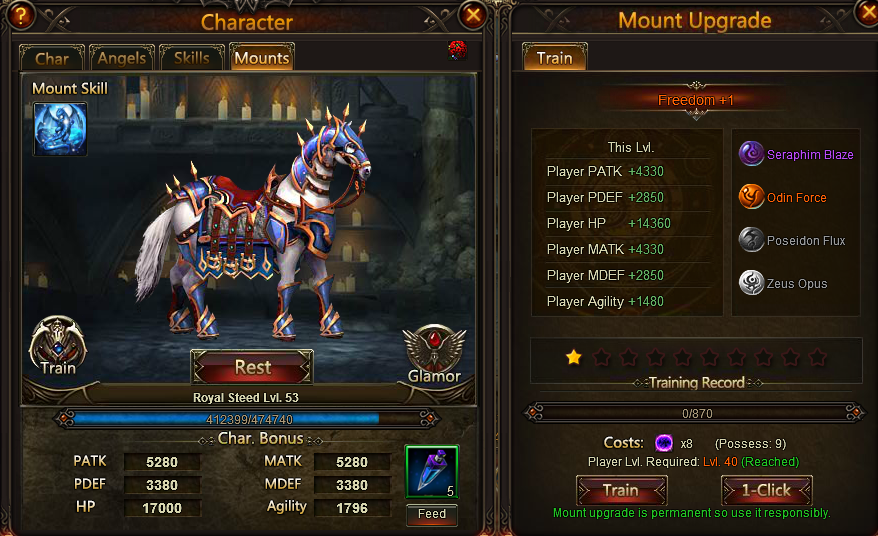Open the round Train emblem beside the mount
Screen dimensions: 878x536
(58, 346)
